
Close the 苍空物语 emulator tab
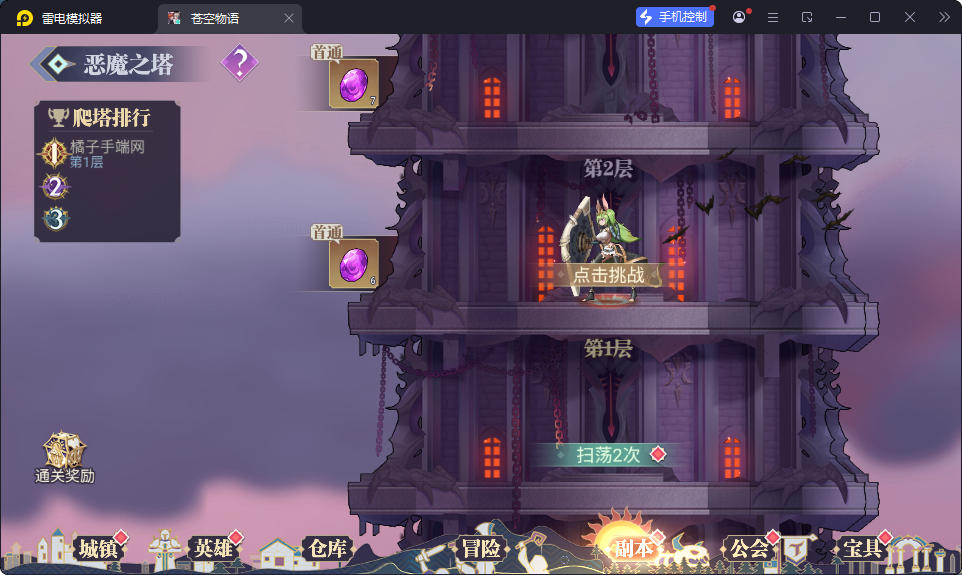(x=289, y=18)
